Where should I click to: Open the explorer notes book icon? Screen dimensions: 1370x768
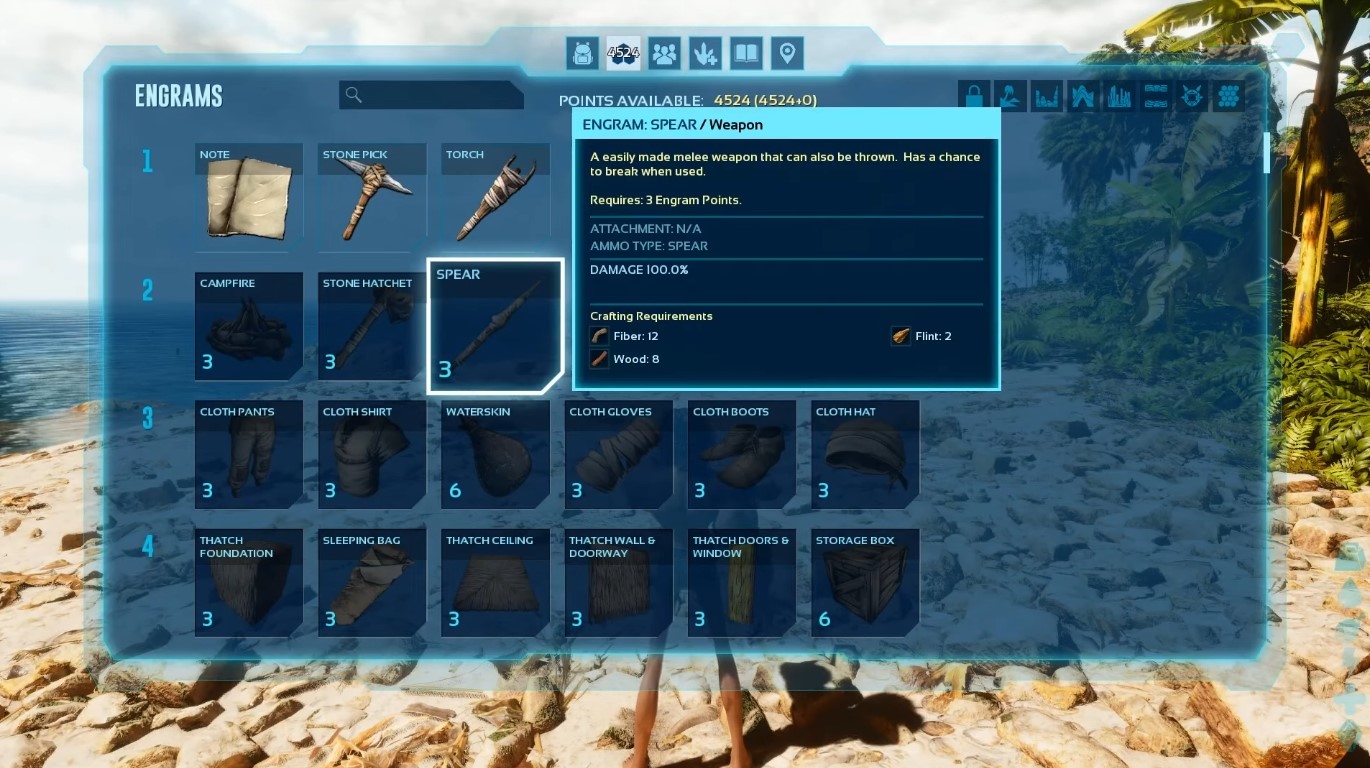[x=747, y=53]
